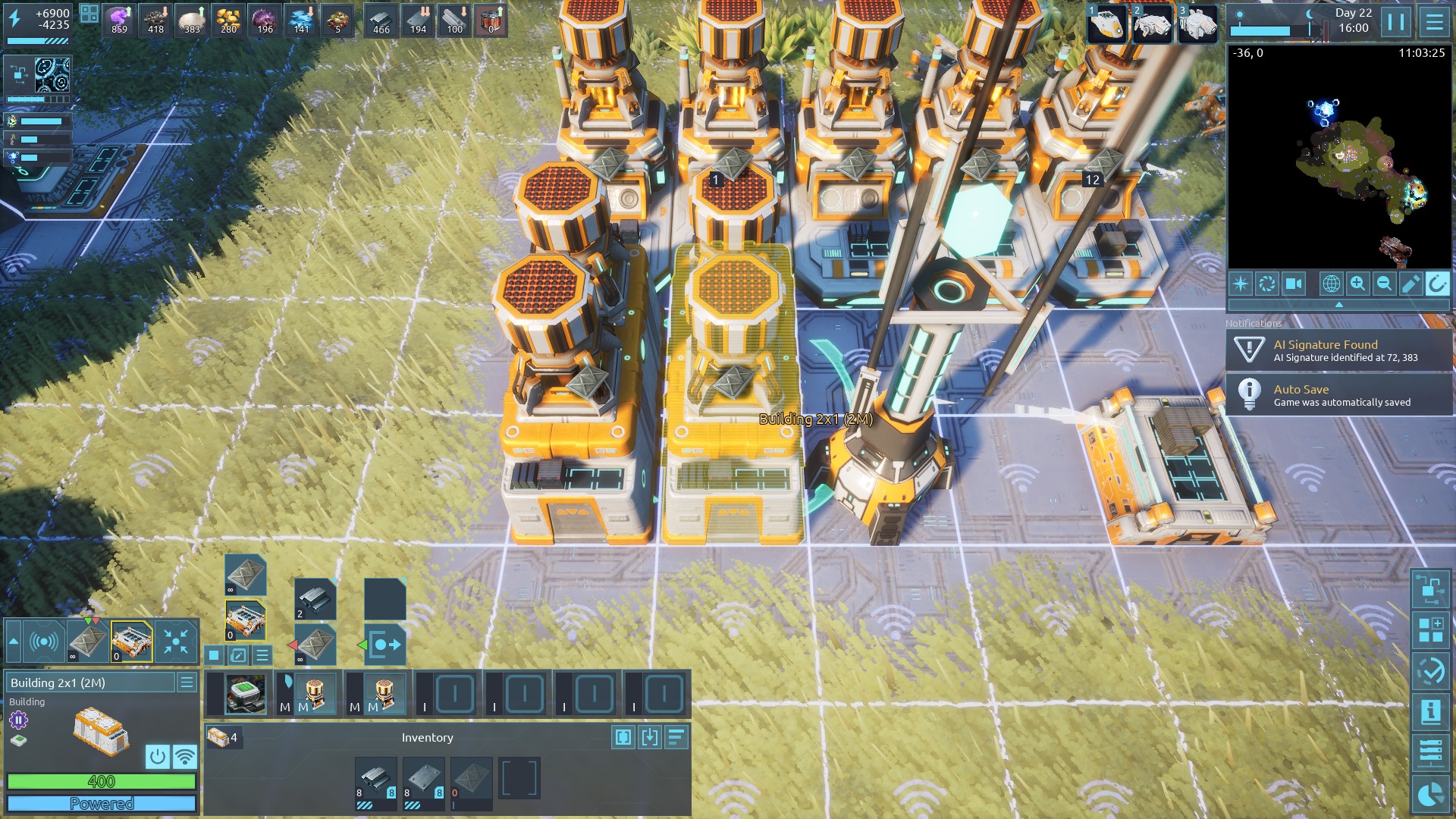Viewport: 1456px width, 819px height.
Task: Open the circular checkmark tasks button
Action: 1430,671
